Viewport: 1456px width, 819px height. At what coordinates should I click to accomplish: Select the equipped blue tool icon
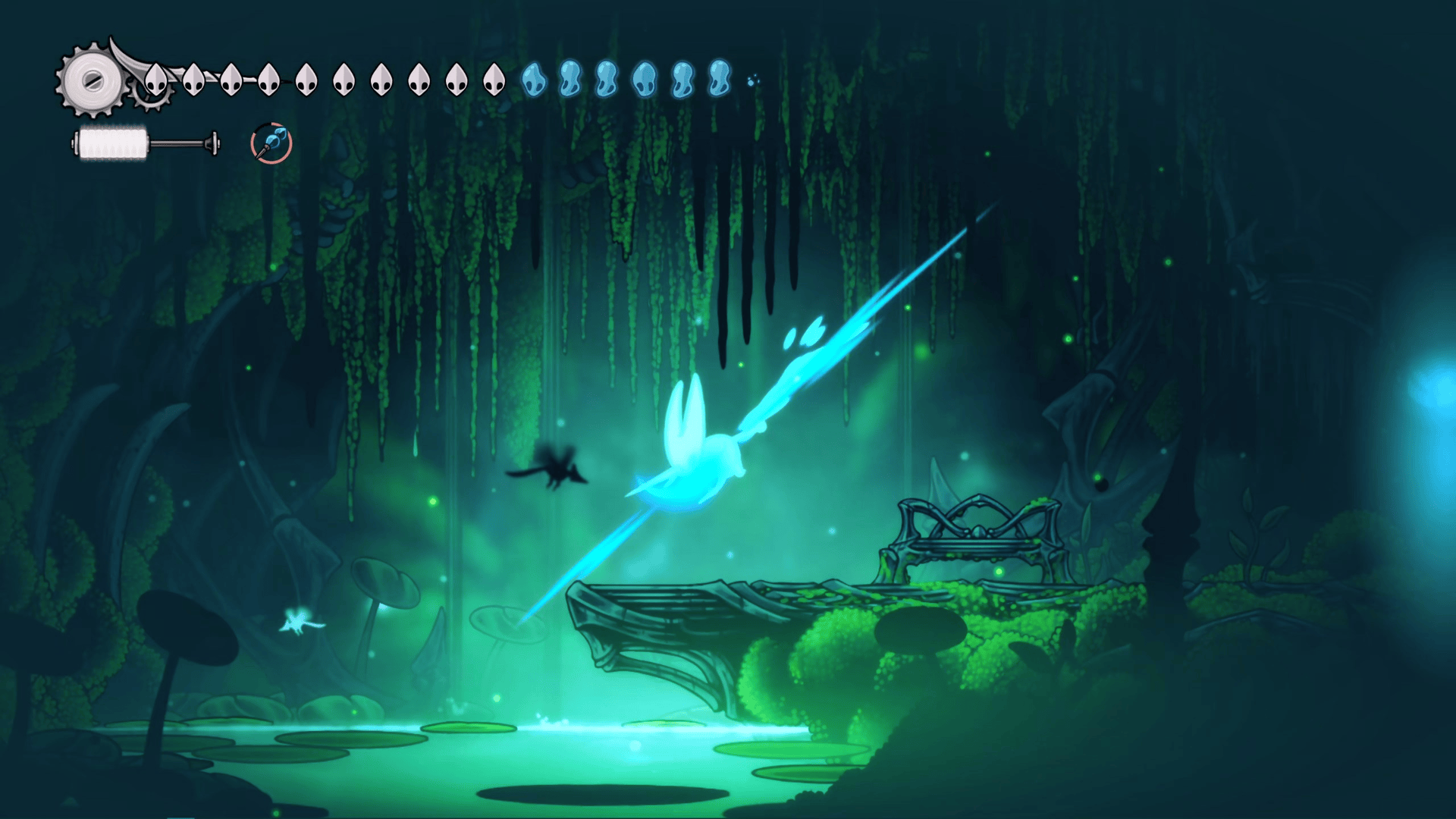[x=271, y=143]
